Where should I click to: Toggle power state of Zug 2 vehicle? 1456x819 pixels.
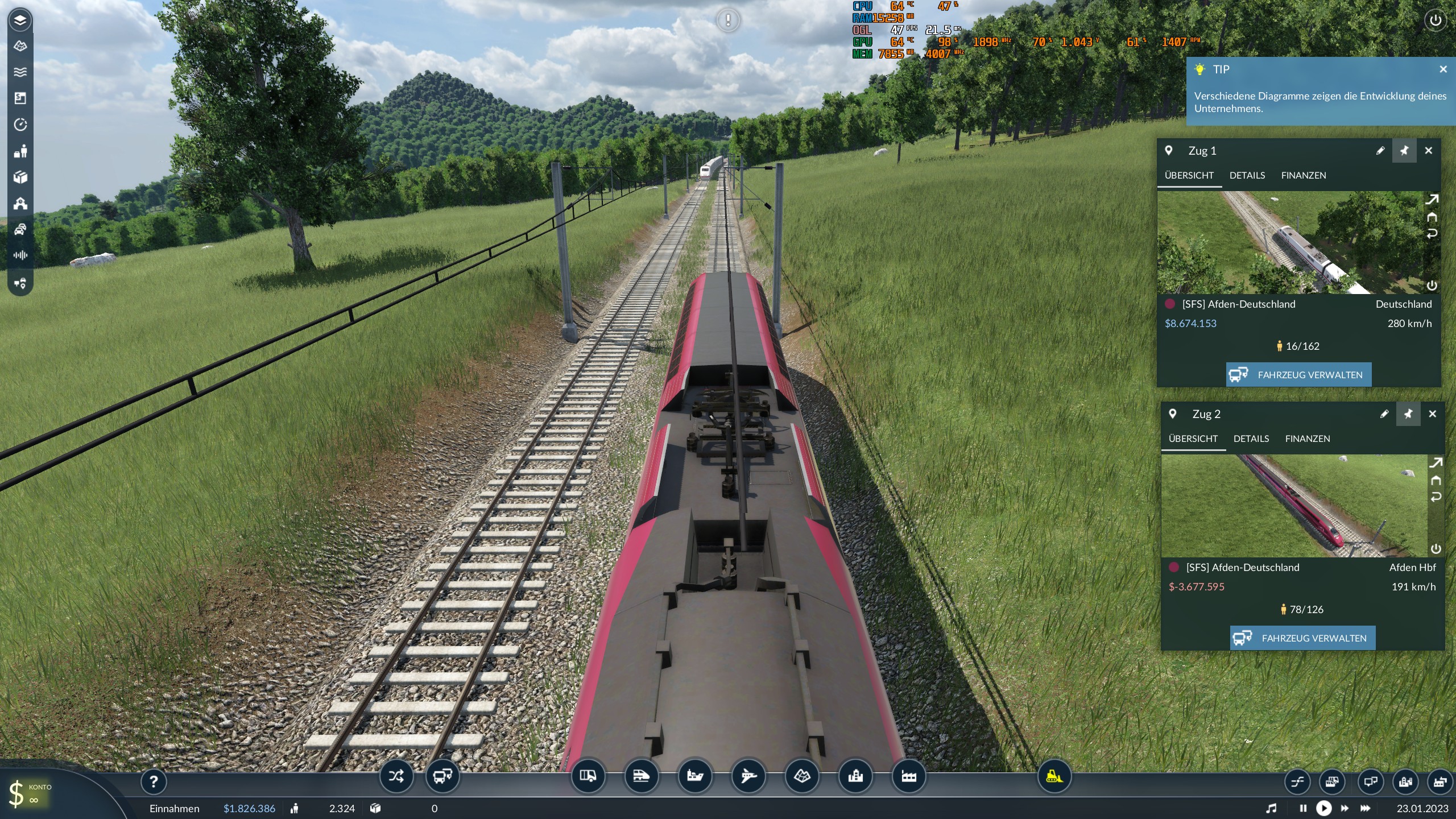click(1437, 549)
